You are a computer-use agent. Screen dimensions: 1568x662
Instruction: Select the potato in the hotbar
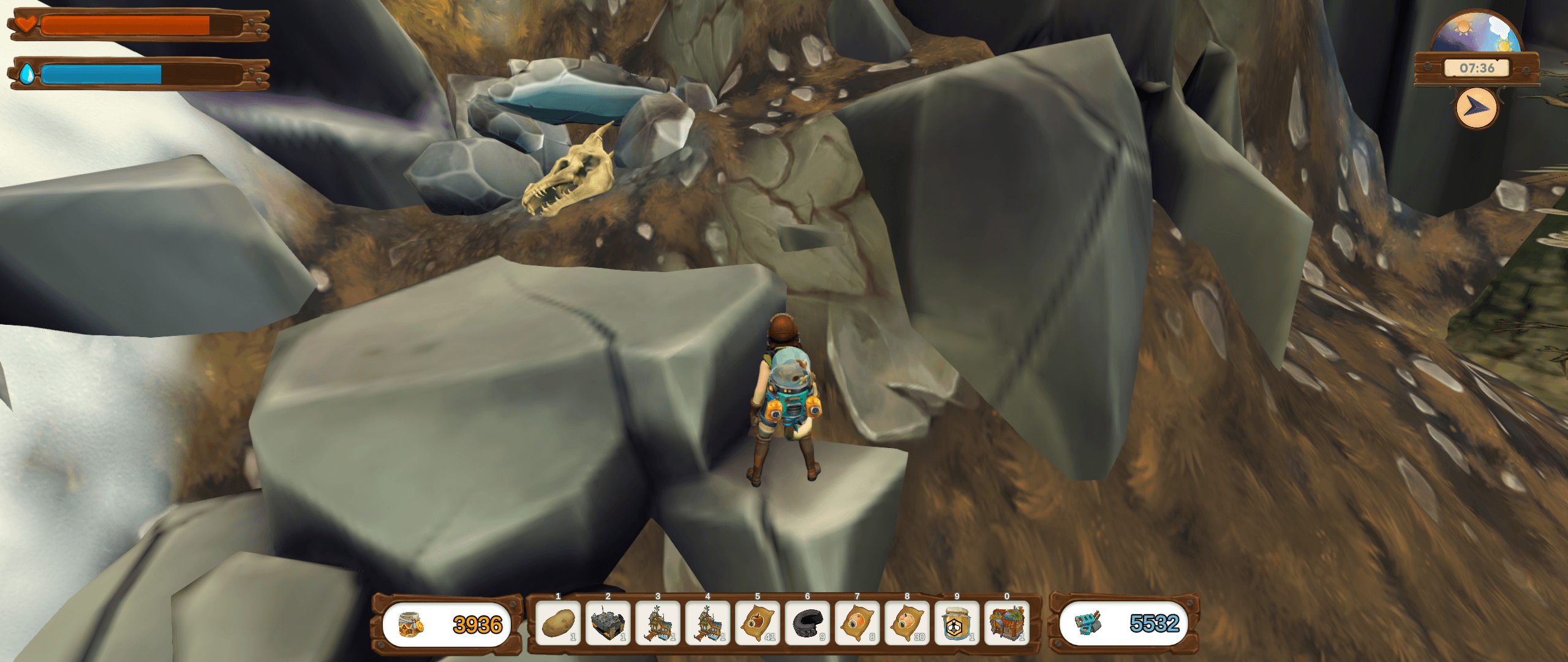click(557, 624)
